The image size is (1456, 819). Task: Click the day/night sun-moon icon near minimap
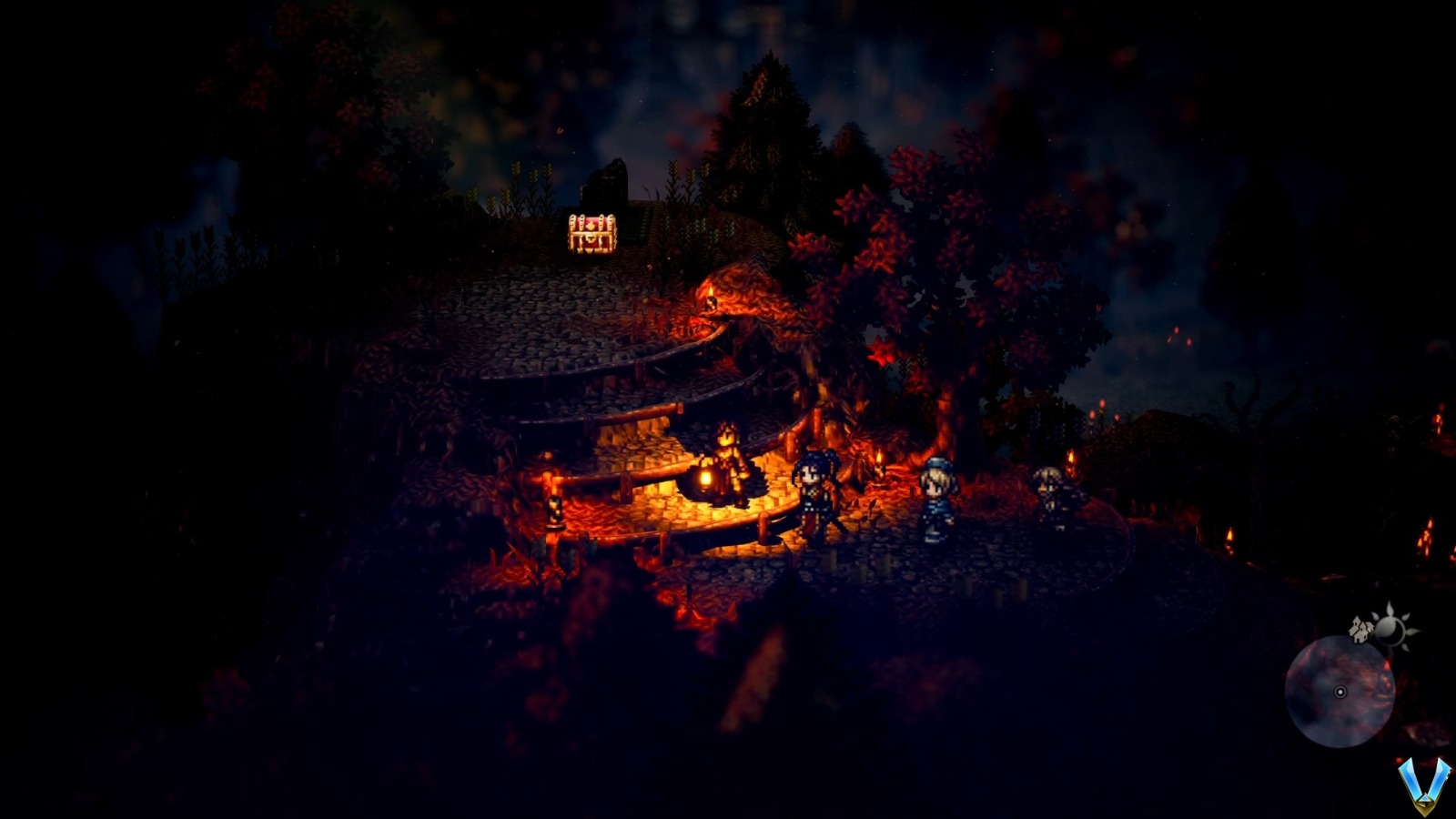point(1390,628)
